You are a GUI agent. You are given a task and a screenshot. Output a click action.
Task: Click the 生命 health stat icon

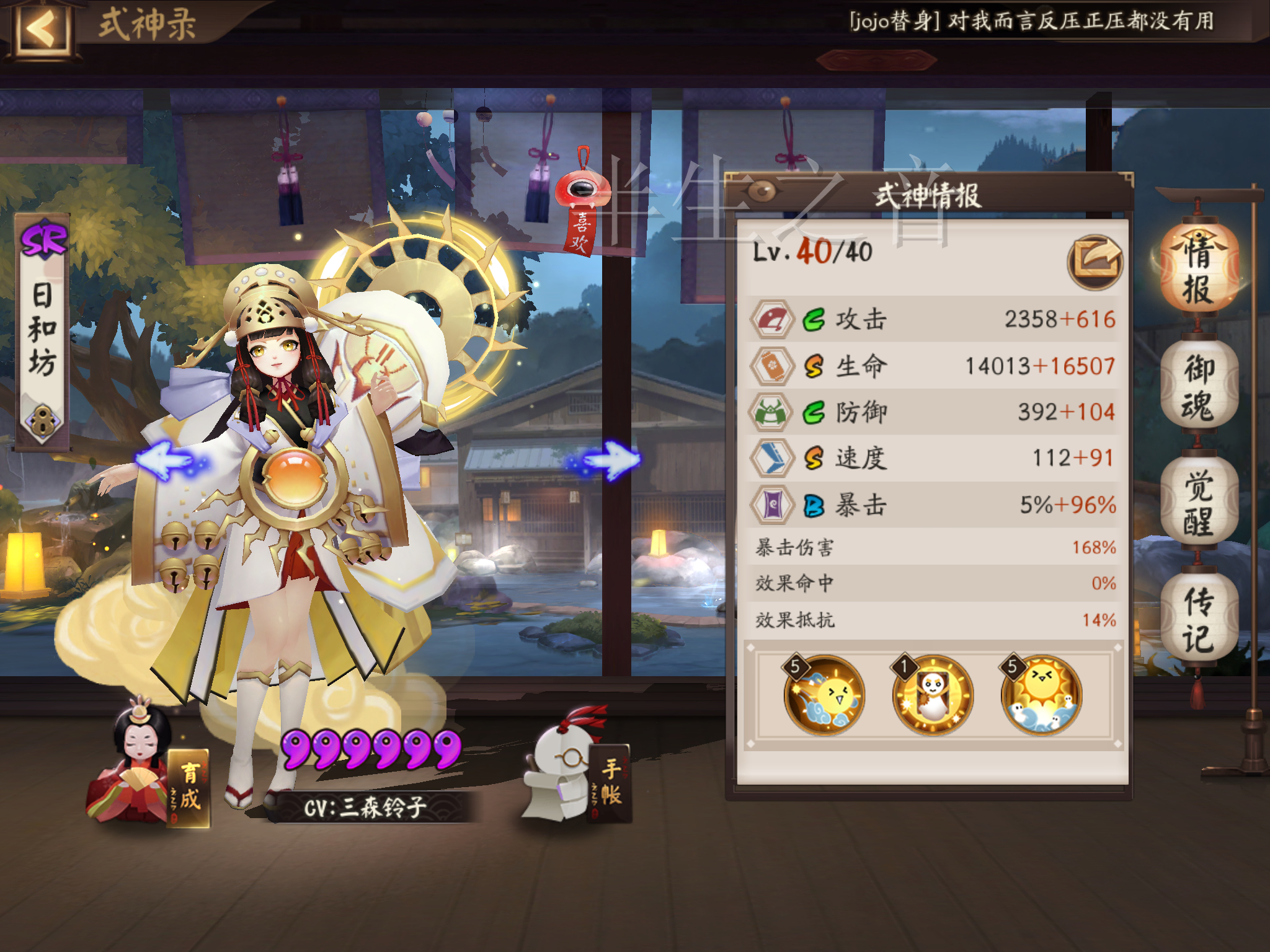coord(772,364)
